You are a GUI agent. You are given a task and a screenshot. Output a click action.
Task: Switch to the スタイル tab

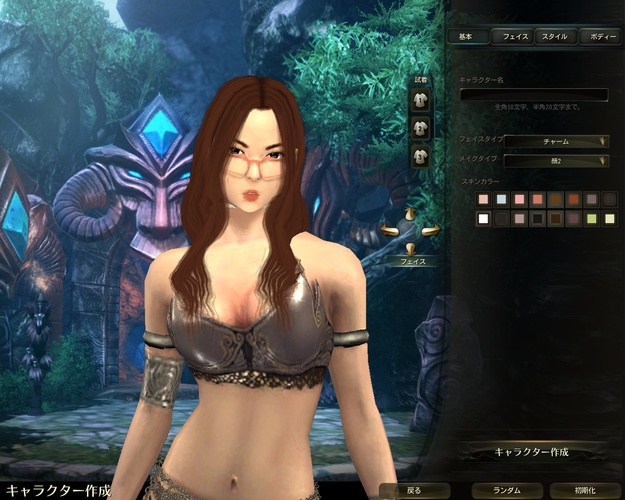(554, 36)
